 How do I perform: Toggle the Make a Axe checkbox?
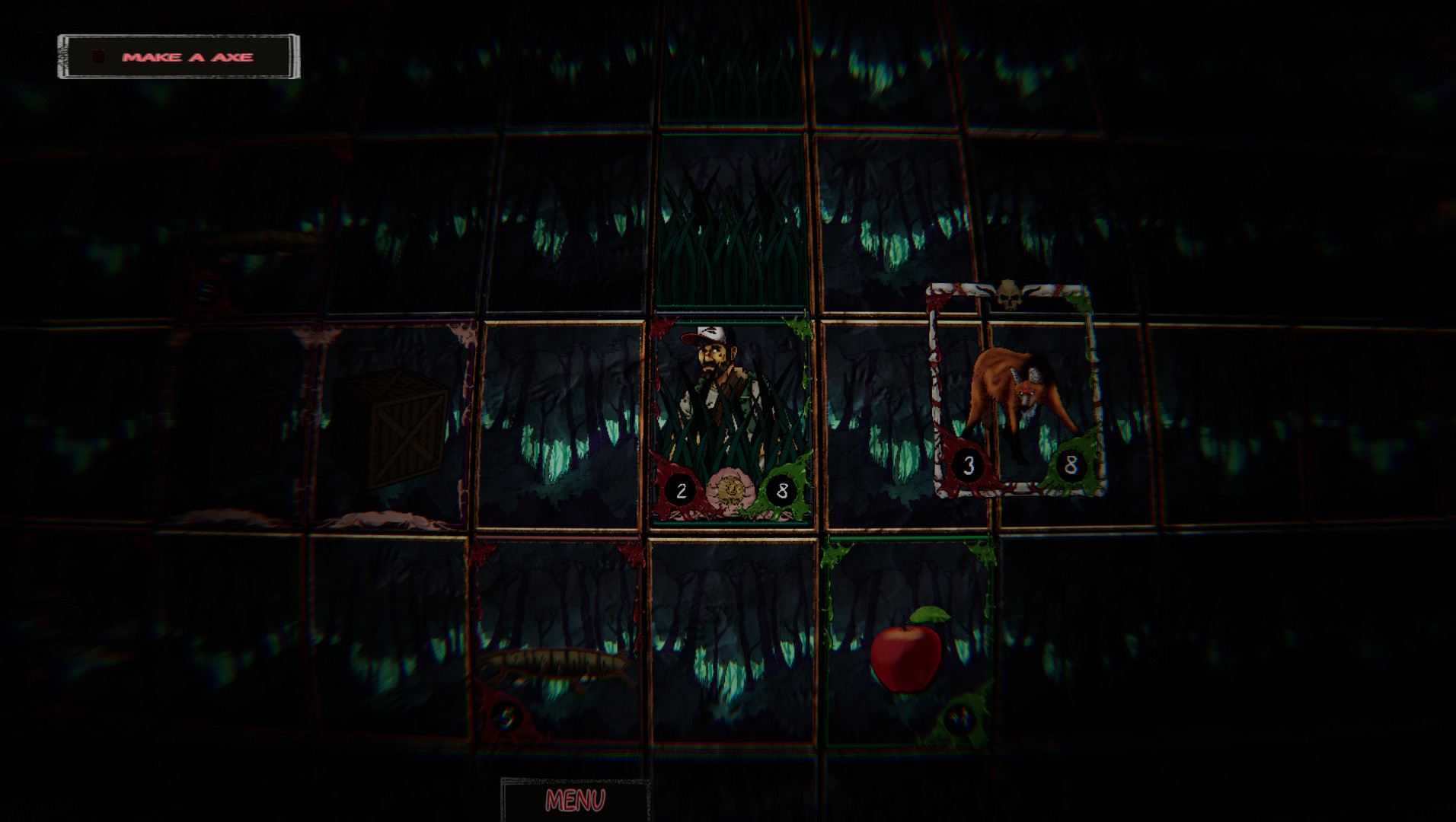pyautogui.click(x=97, y=55)
